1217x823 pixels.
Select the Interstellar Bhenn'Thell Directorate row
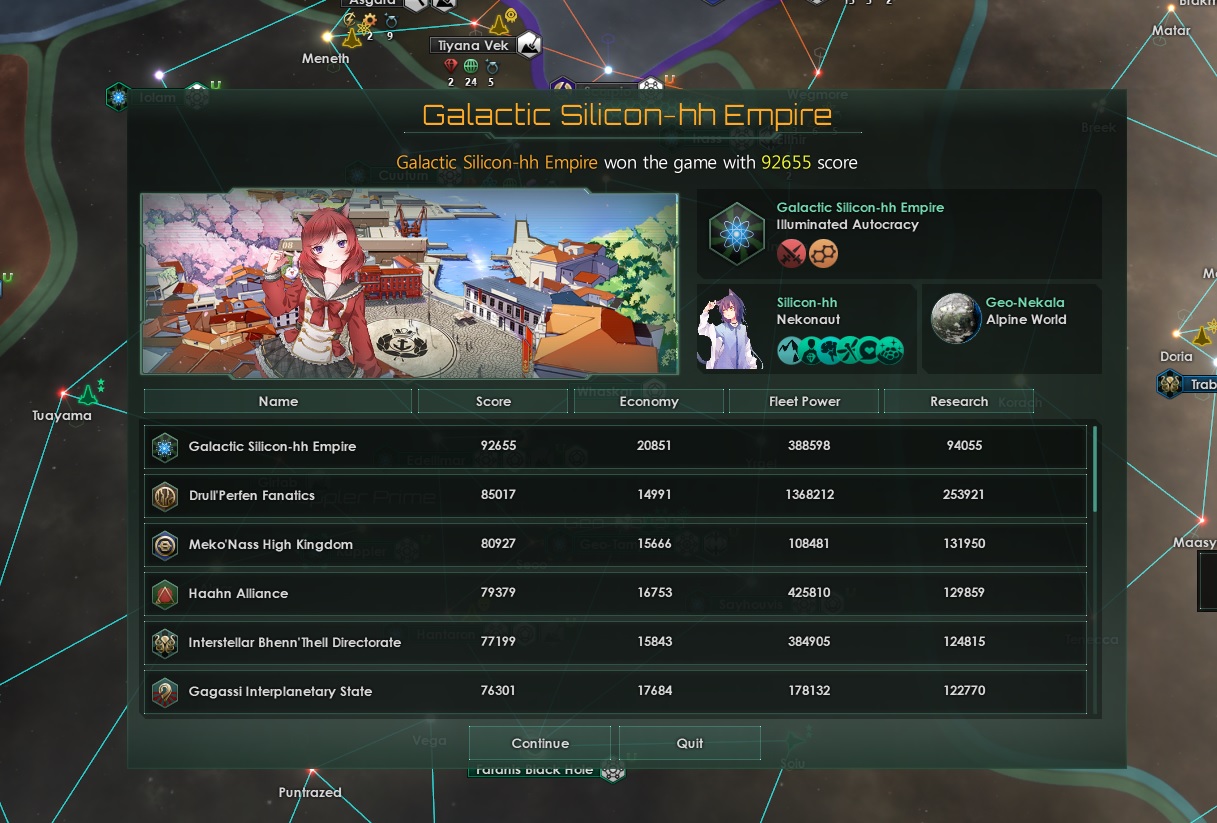615,642
